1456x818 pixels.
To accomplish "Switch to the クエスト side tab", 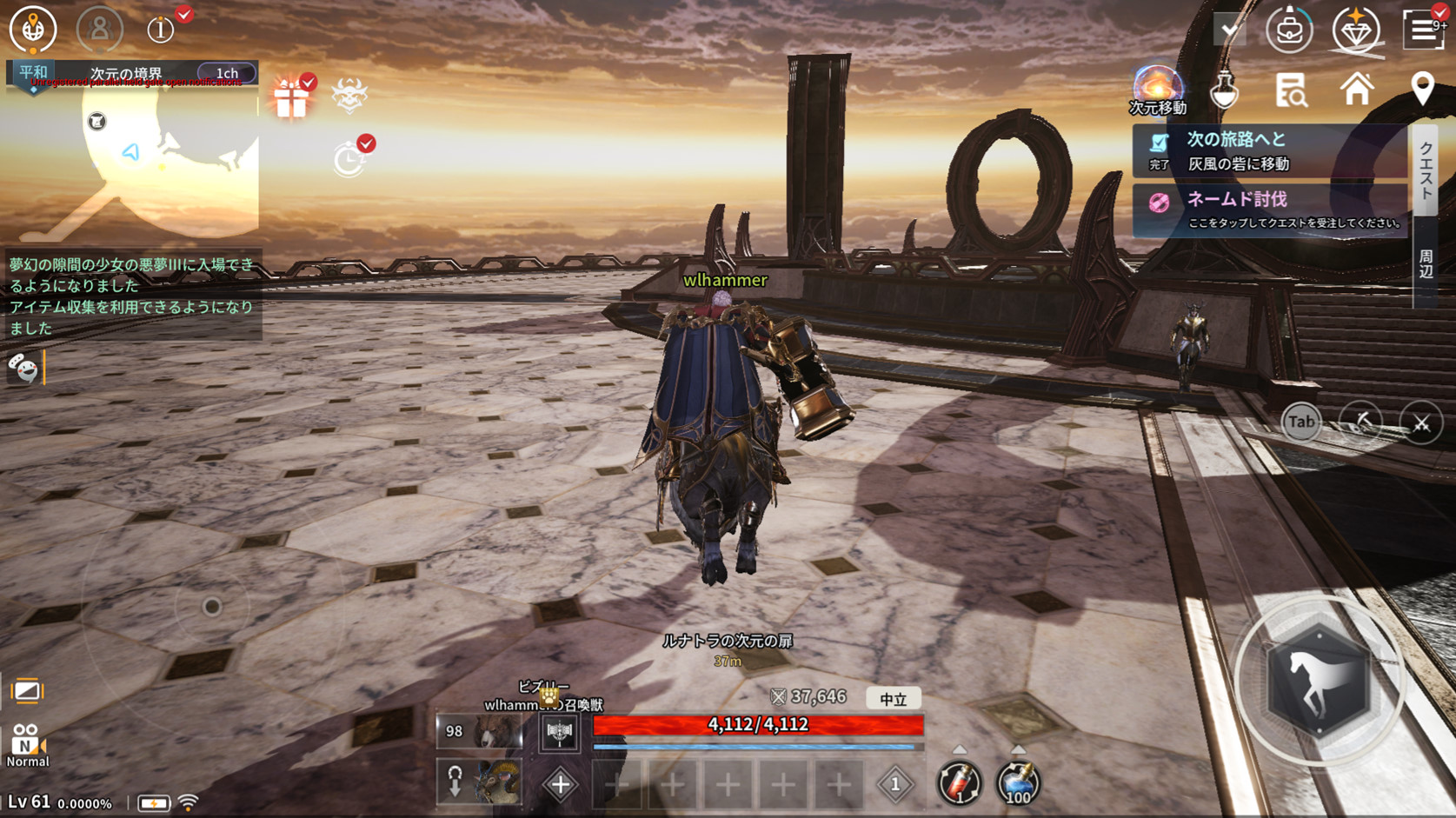I will tap(1426, 171).
